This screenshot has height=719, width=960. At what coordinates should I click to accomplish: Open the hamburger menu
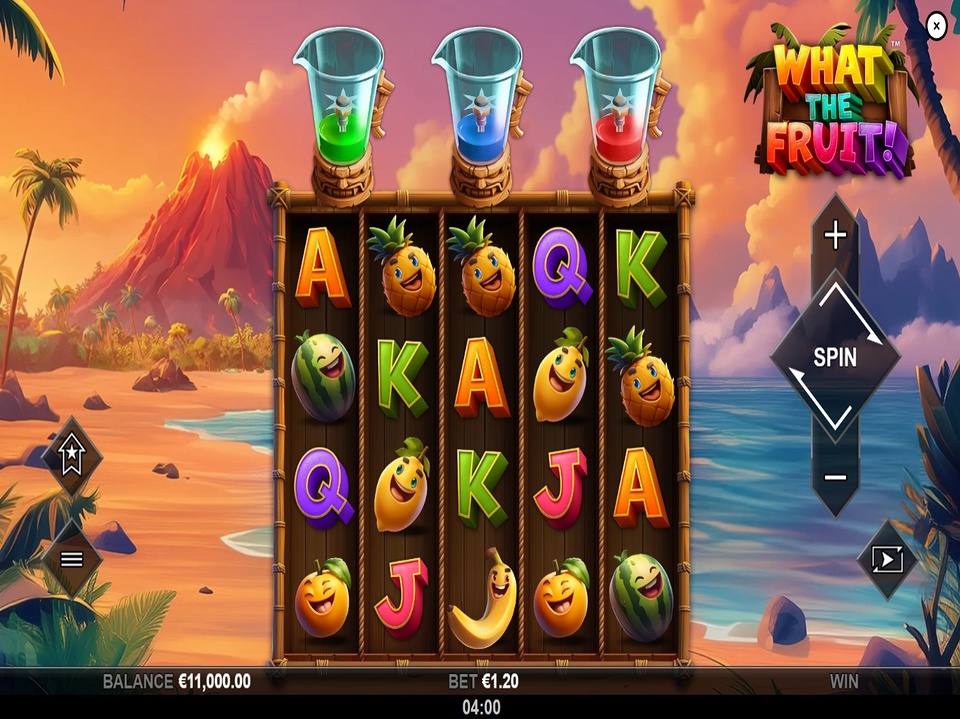(x=72, y=559)
